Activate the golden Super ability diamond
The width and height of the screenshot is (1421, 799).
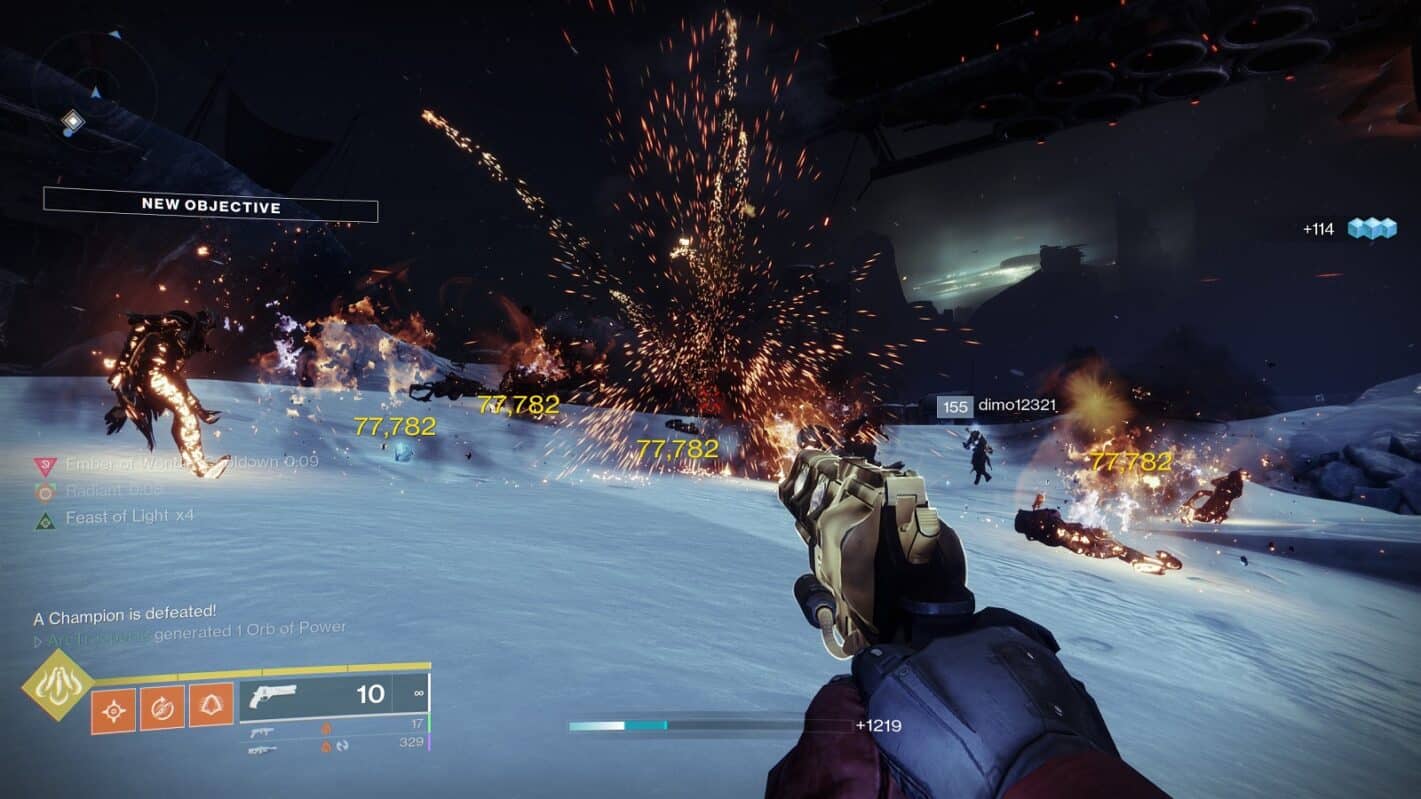(58, 685)
